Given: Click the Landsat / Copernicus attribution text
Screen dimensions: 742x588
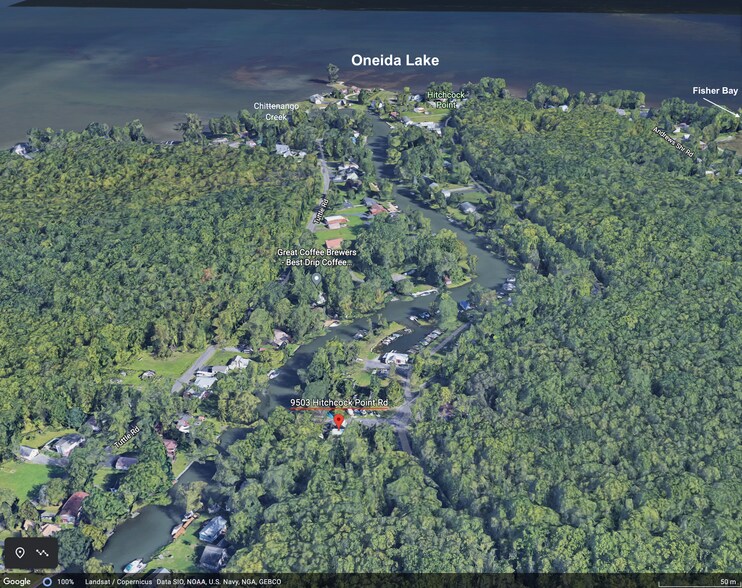Looking at the screenshot, I should pos(118,581).
